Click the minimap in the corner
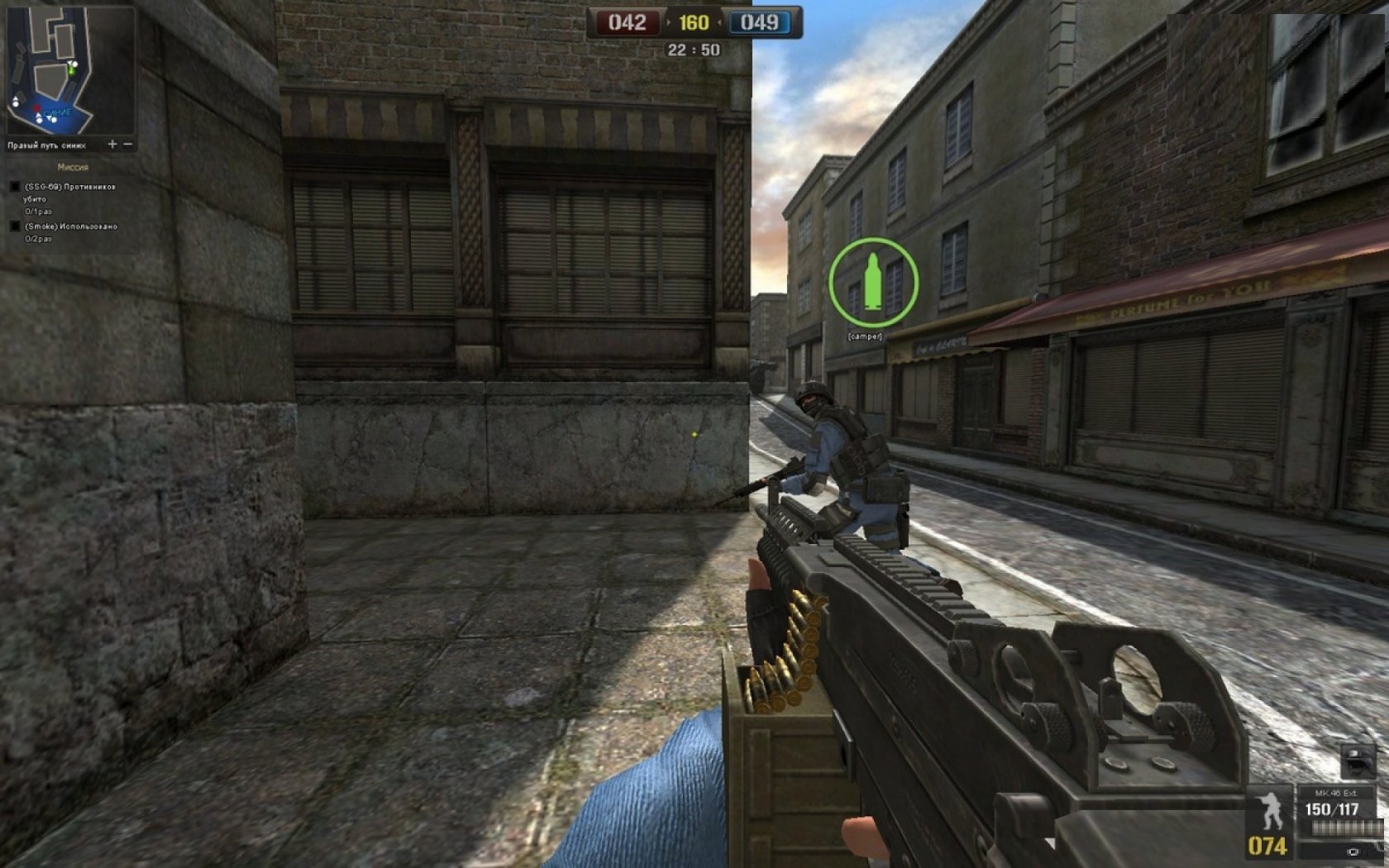 click(70, 70)
